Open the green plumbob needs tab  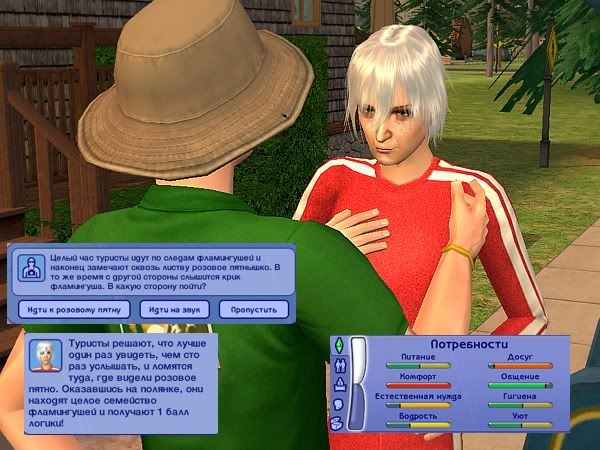pyautogui.click(x=339, y=346)
